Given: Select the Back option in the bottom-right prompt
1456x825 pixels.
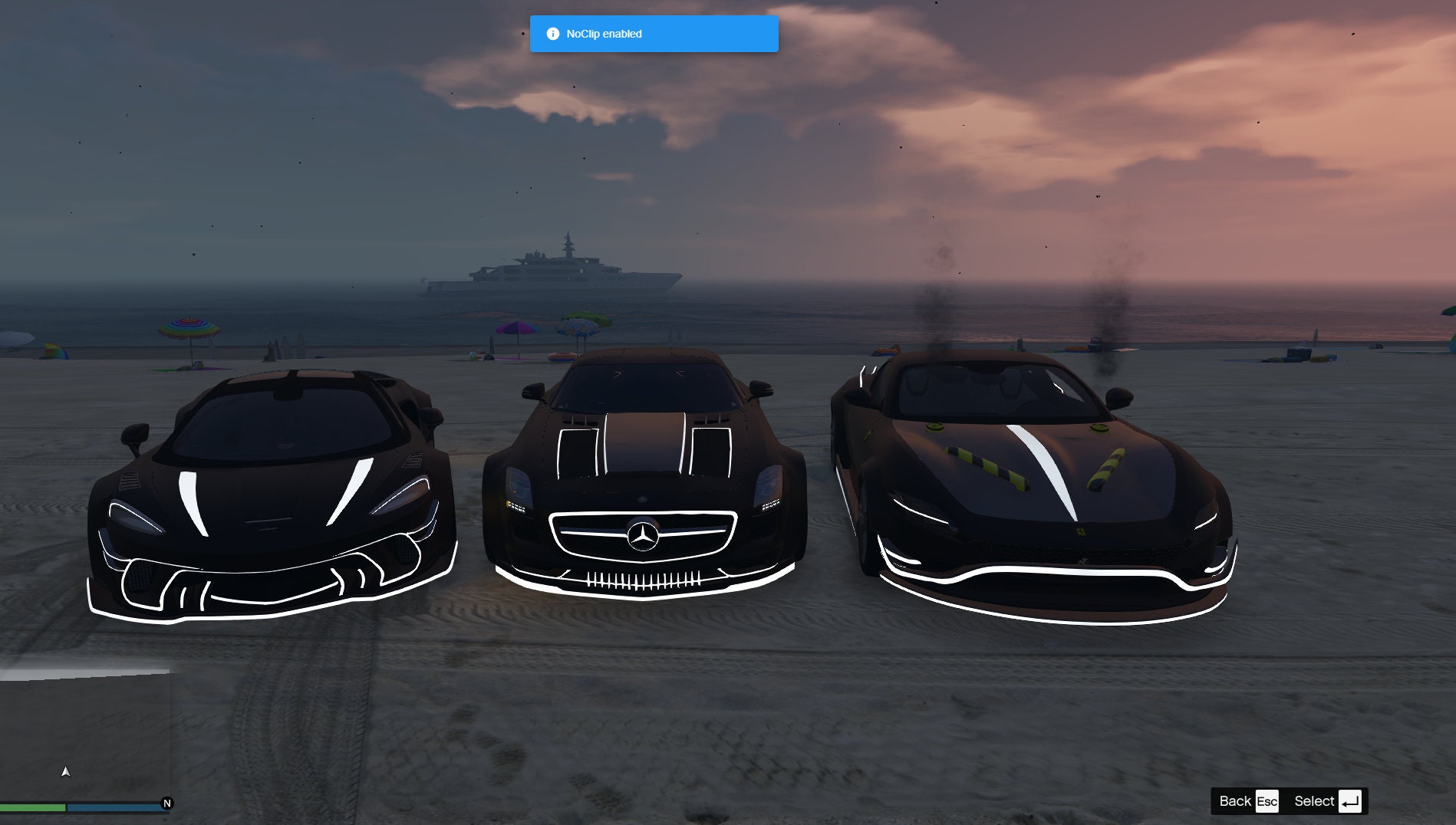Looking at the screenshot, I should point(1236,801).
